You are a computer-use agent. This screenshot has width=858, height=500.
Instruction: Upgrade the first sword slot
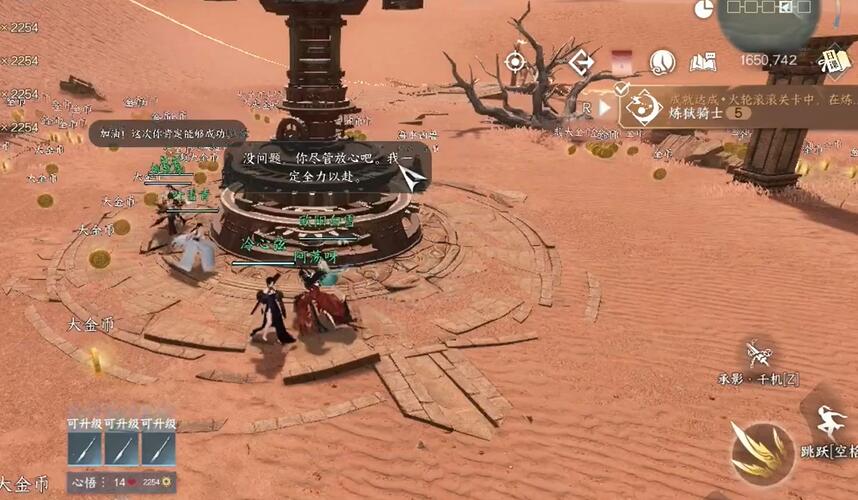[86, 449]
